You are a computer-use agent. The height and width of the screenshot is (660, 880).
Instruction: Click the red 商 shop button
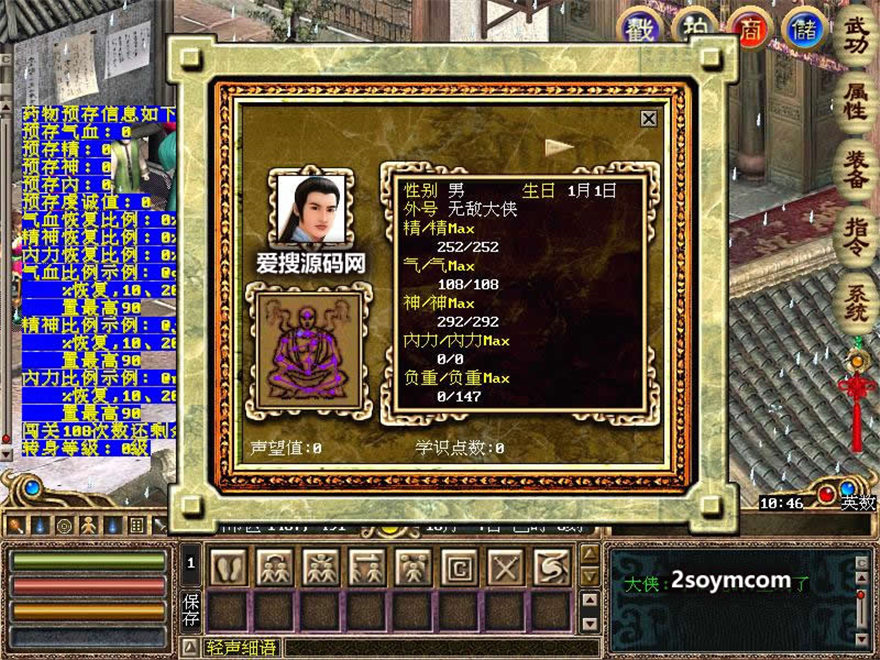[748, 29]
